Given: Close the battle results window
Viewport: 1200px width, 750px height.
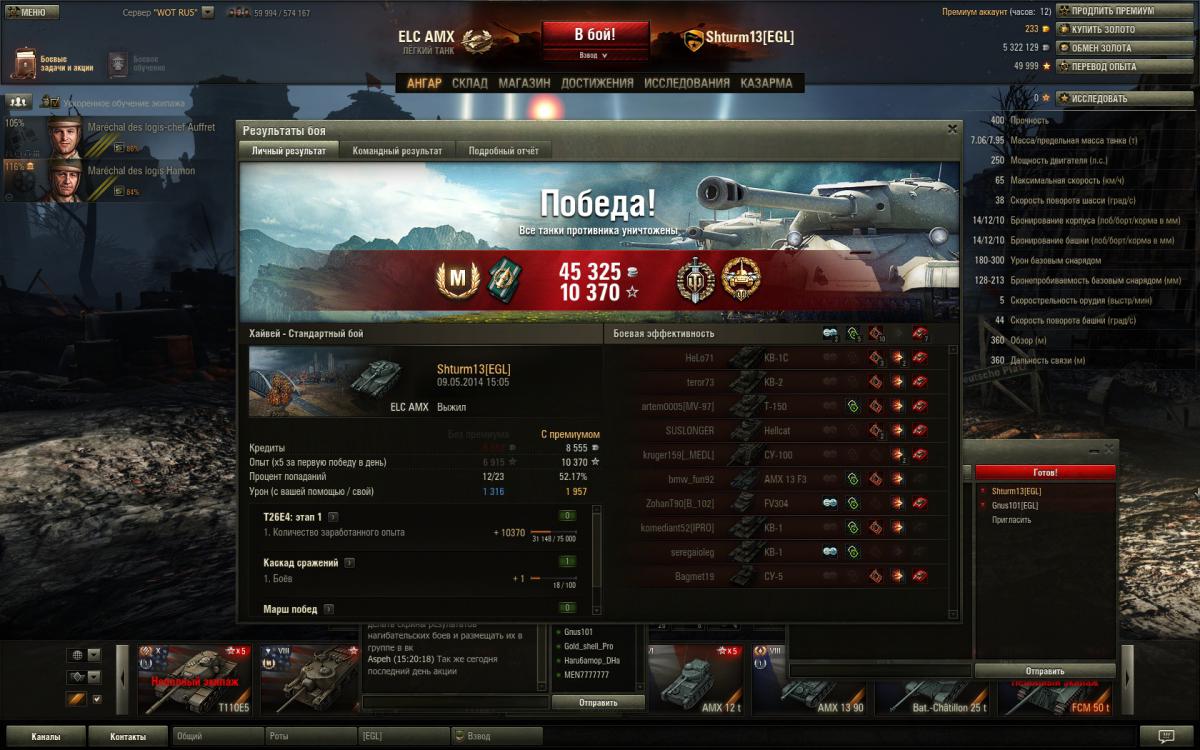Looking at the screenshot, I should click(x=952, y=129).
